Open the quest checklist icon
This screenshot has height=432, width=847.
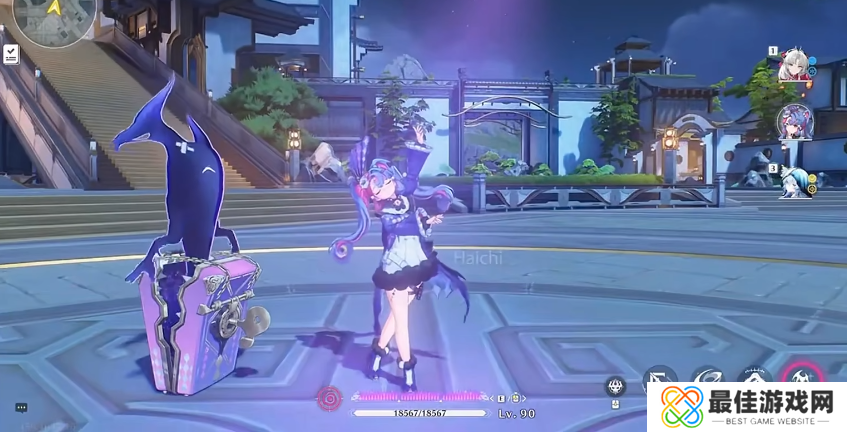pyautogui.click(x=11, y=54)
